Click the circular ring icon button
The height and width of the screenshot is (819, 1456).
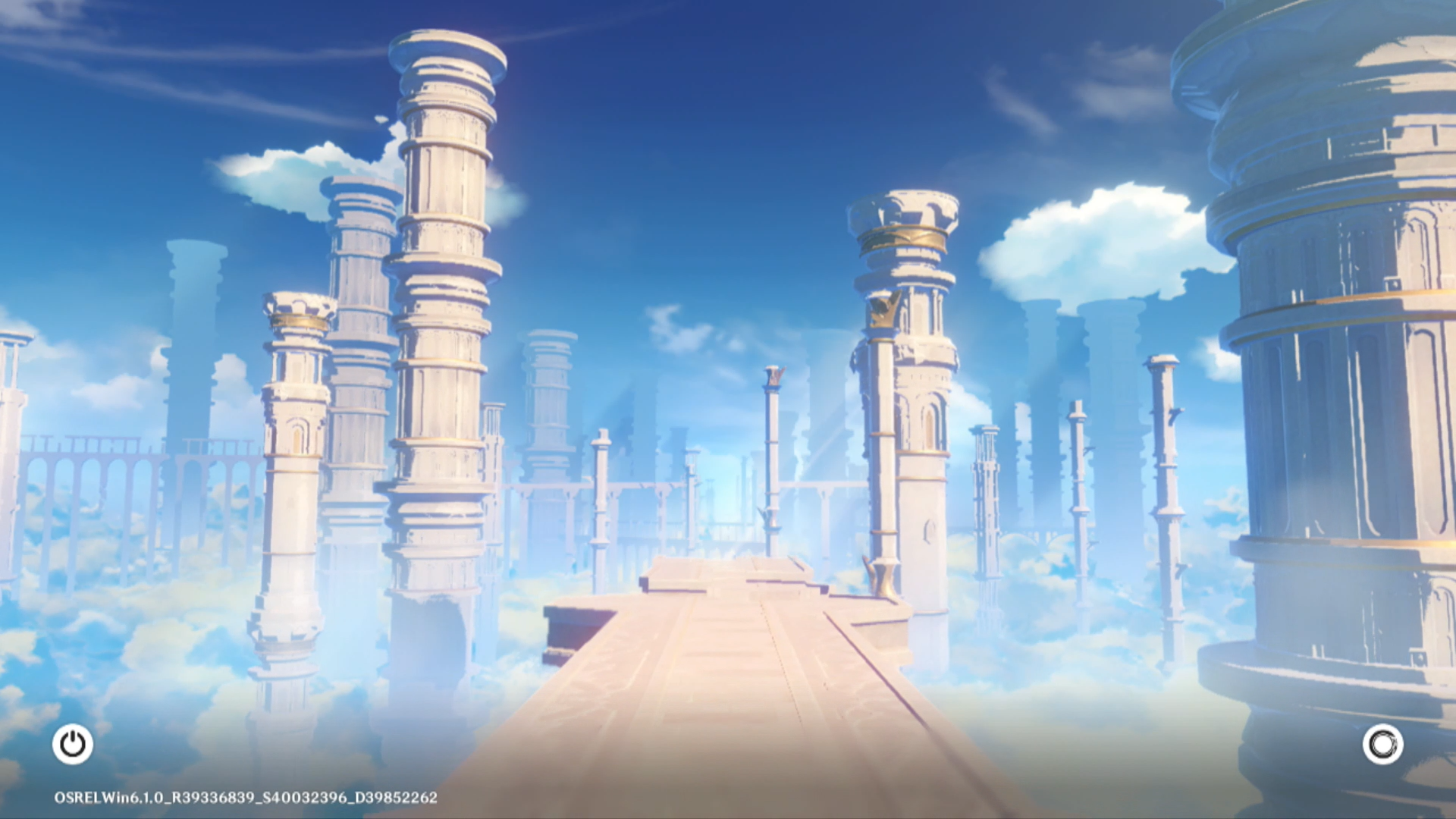click(x=1382, y=744)
